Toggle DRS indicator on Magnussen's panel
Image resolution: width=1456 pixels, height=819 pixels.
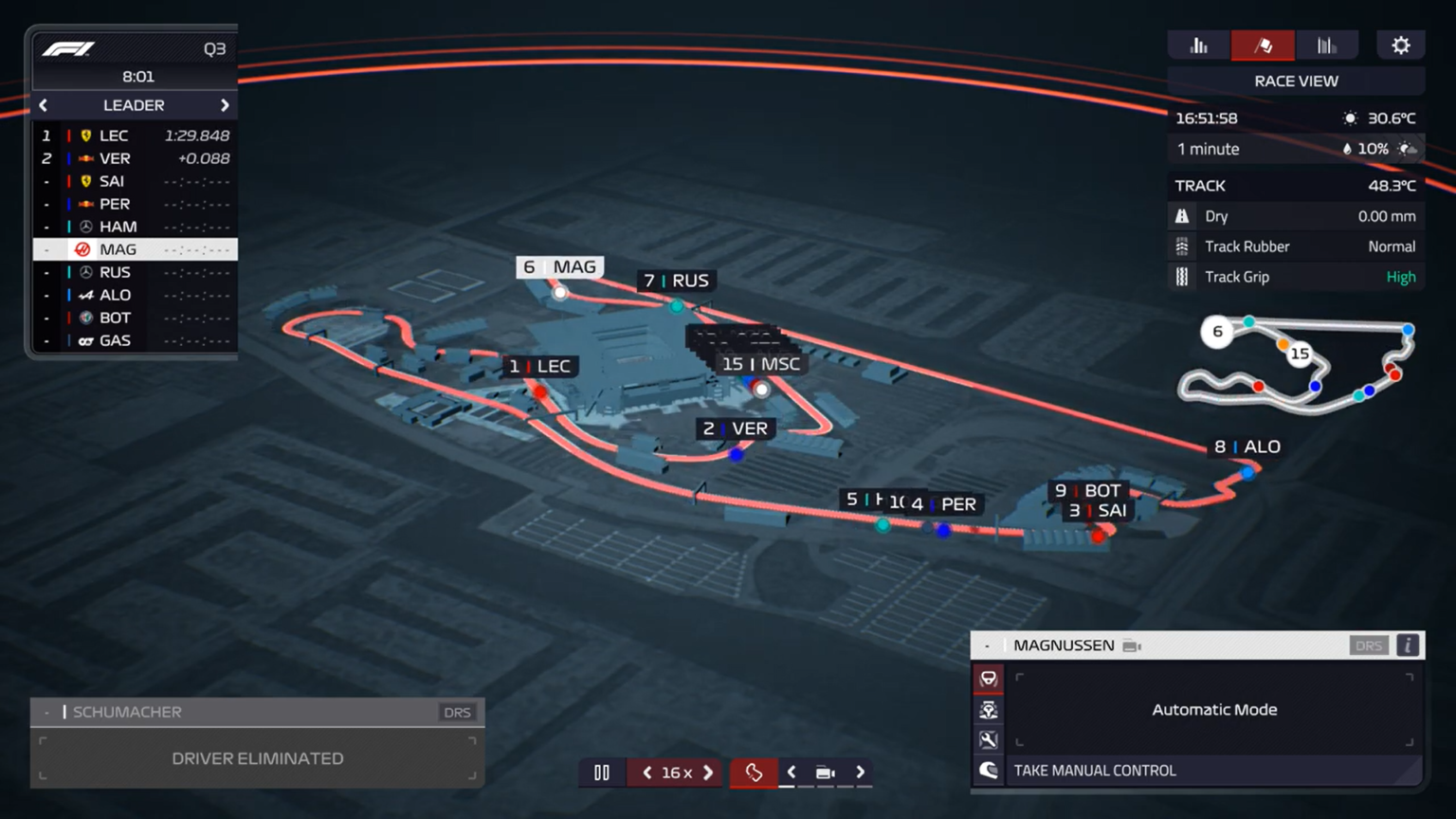pos(1369,645)
